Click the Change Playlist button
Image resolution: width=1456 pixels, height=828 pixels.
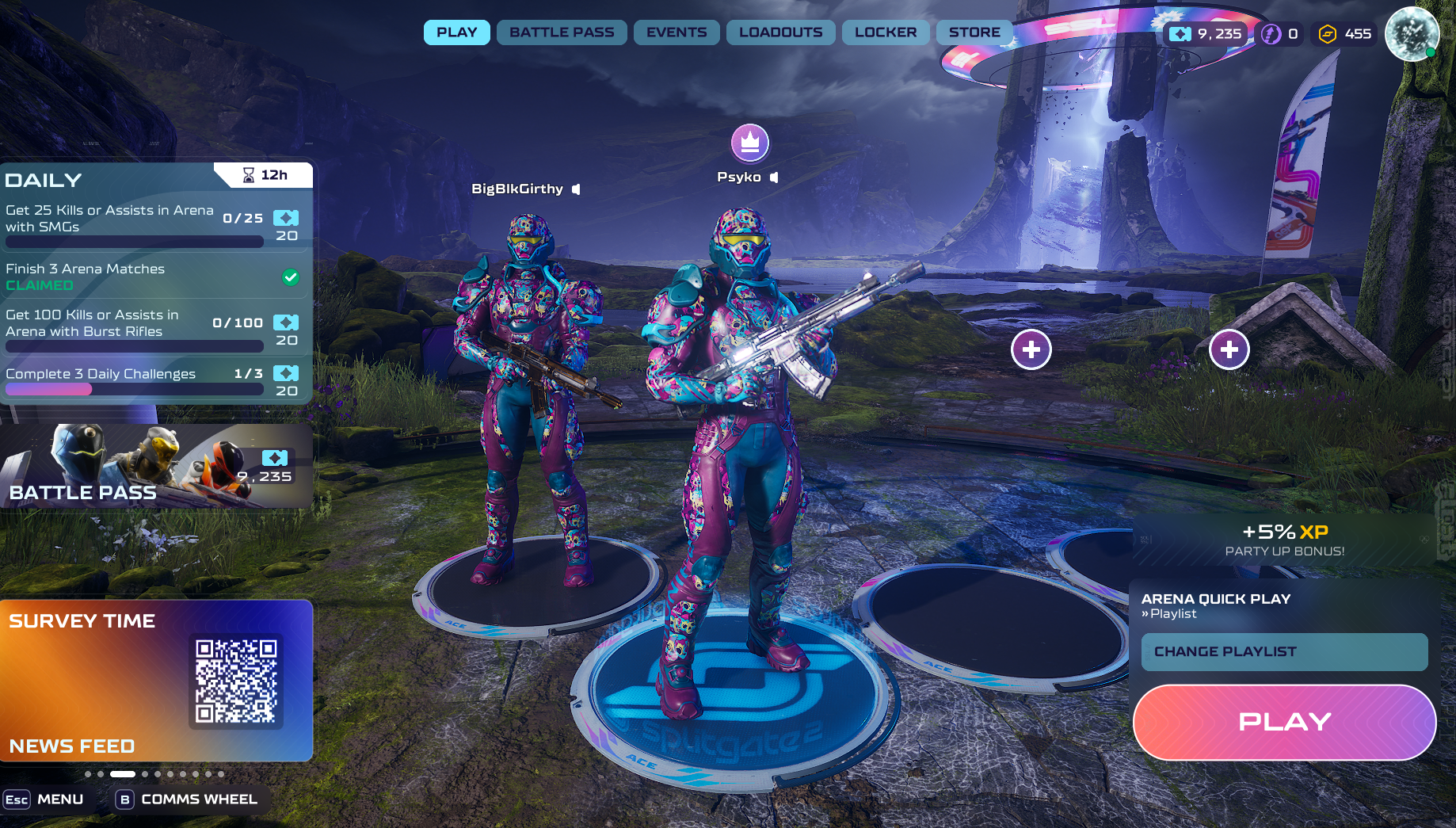point(1284,651)
